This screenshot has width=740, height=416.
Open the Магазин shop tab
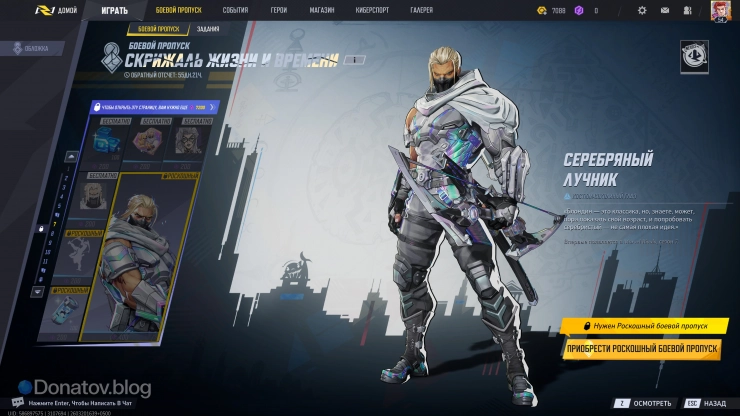point(322,10)
